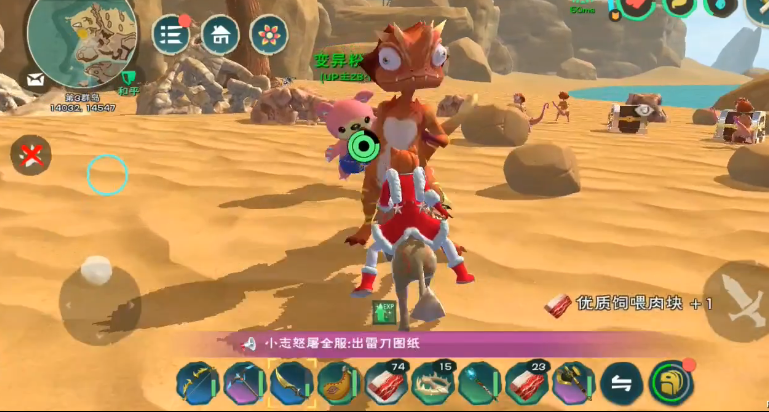The image size is (769, 412).
Task: Tap the swap arrows hotbar button
Action: [621, 382]
